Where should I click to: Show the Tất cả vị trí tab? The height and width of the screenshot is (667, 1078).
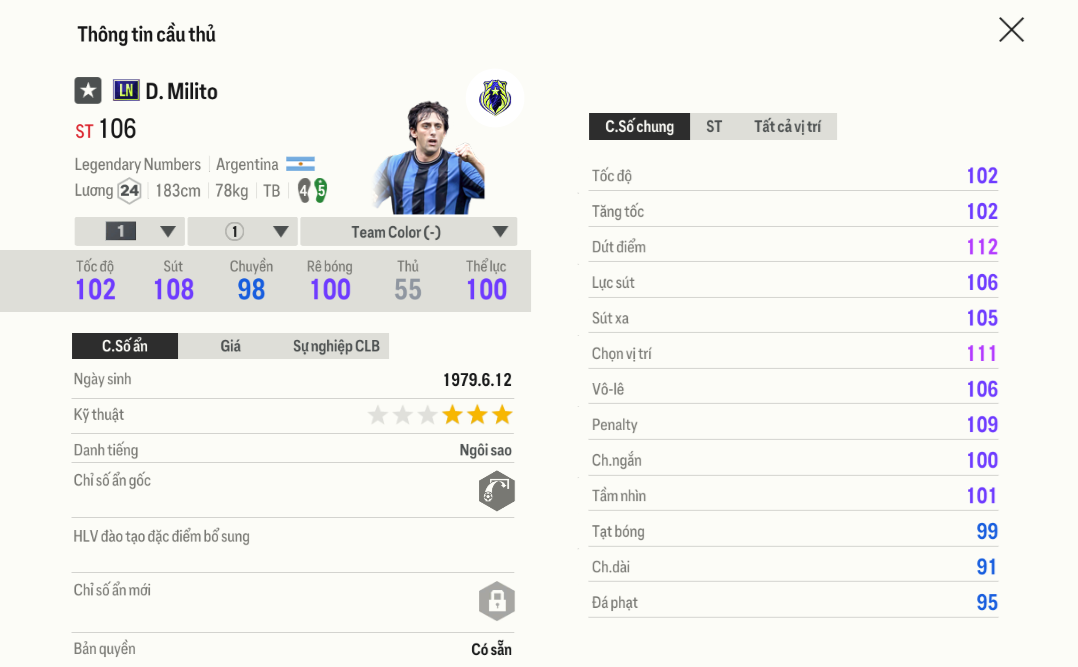point(787,127)
